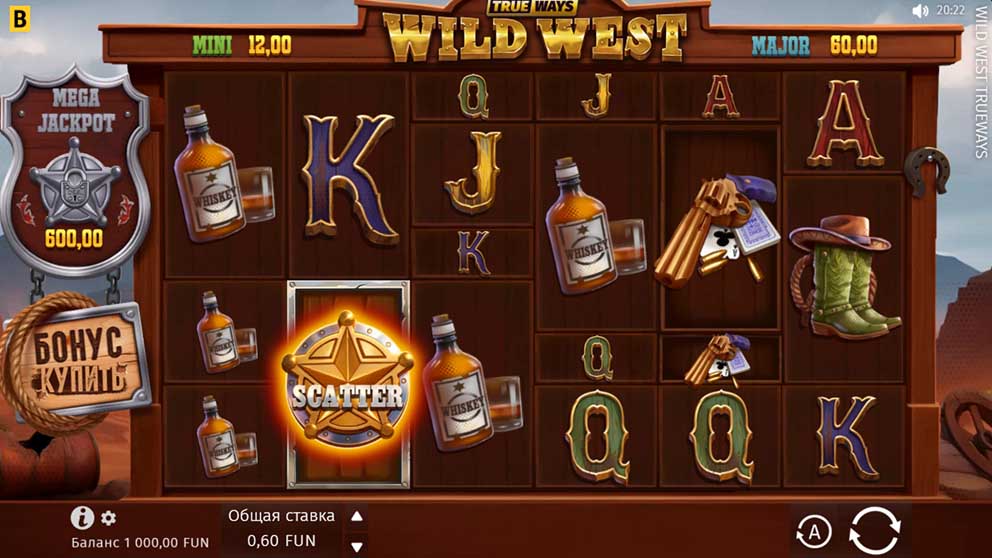
Task: Click the yellow B logo
Action: point(16,16)
